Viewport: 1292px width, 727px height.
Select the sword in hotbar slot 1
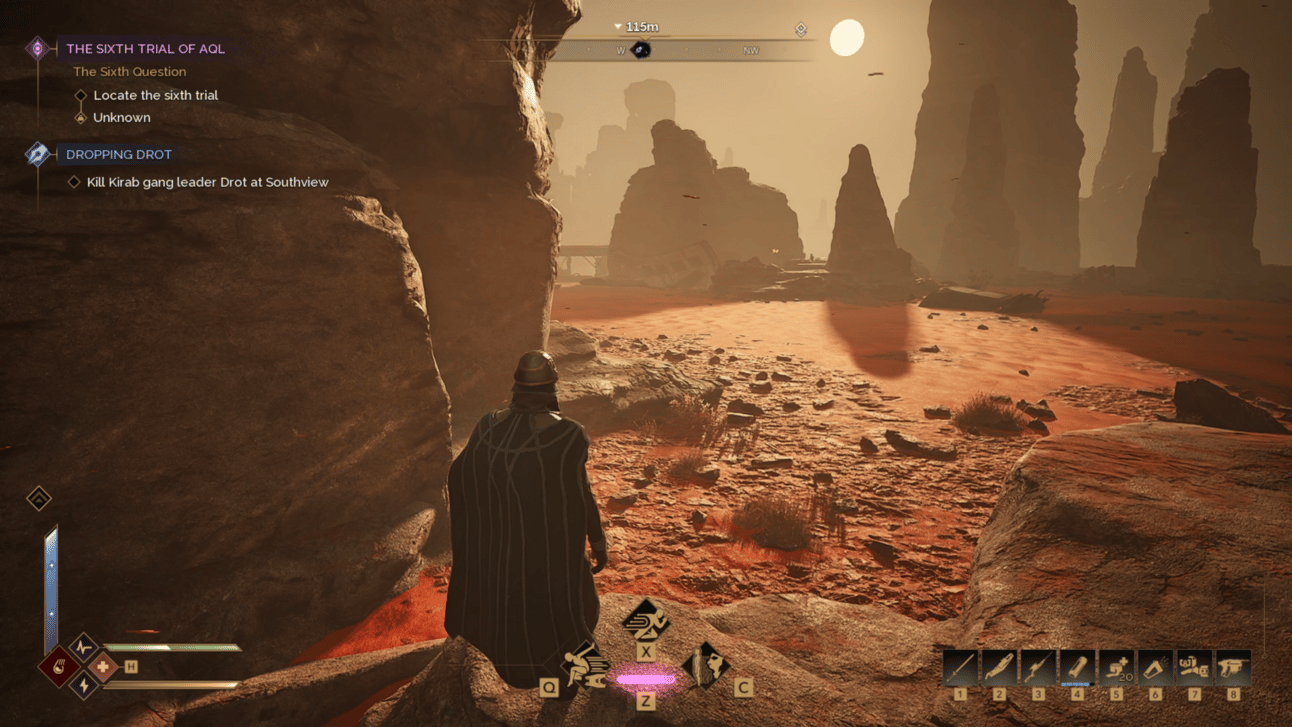coord(960,667)
